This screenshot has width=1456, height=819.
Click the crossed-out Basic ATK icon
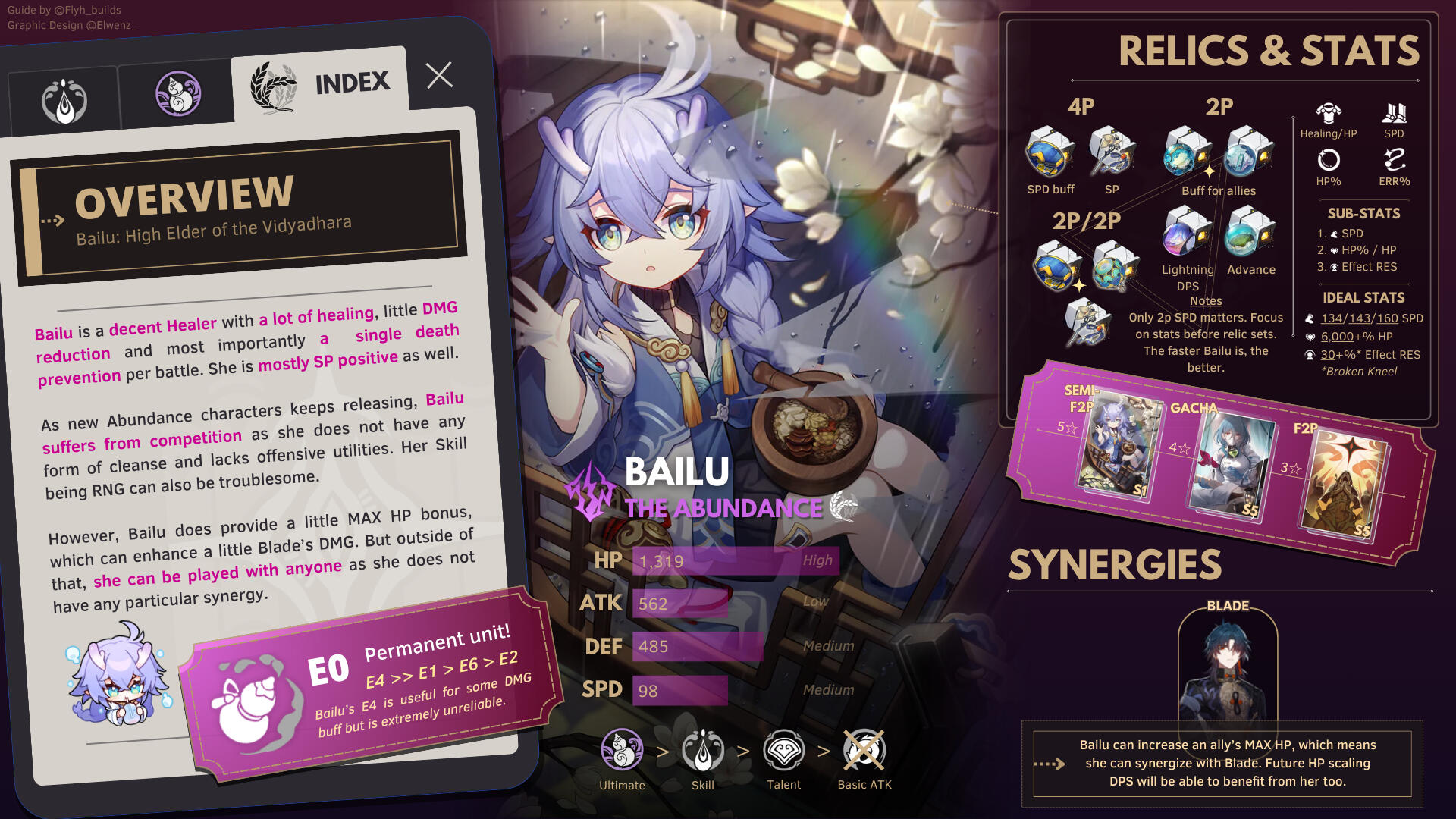pos(864,750)
